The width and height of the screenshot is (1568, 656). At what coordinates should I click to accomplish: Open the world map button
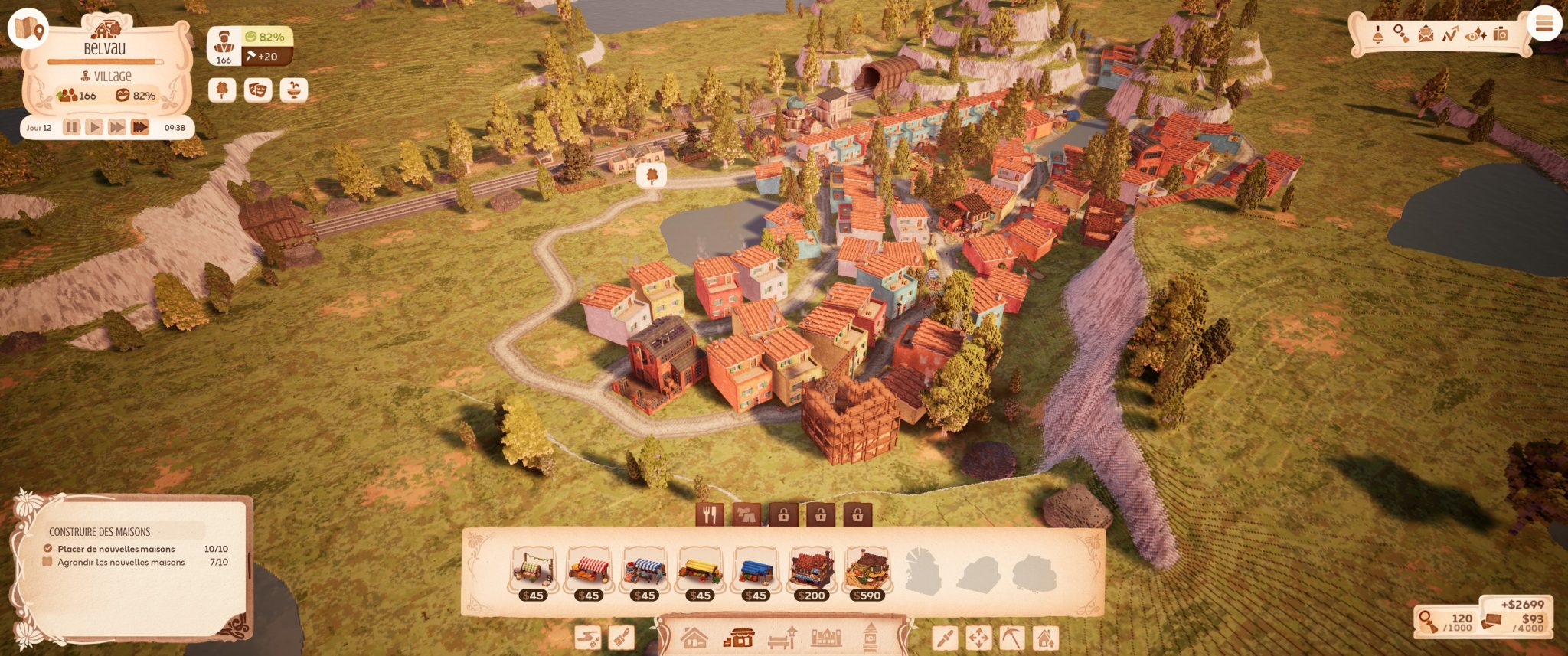28,28
